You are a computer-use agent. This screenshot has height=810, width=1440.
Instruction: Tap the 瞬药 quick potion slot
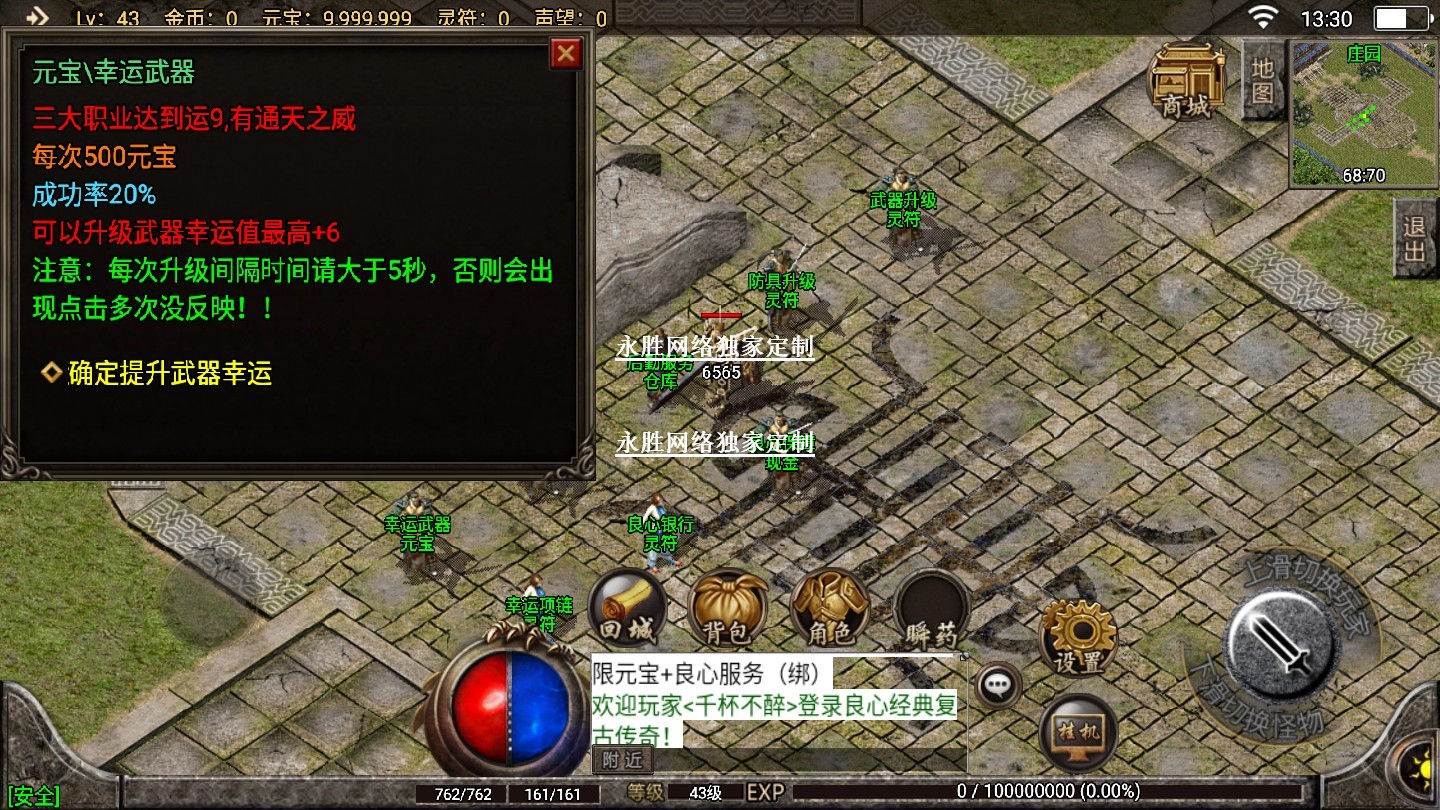pyautogui.click(x=931, y=610)
